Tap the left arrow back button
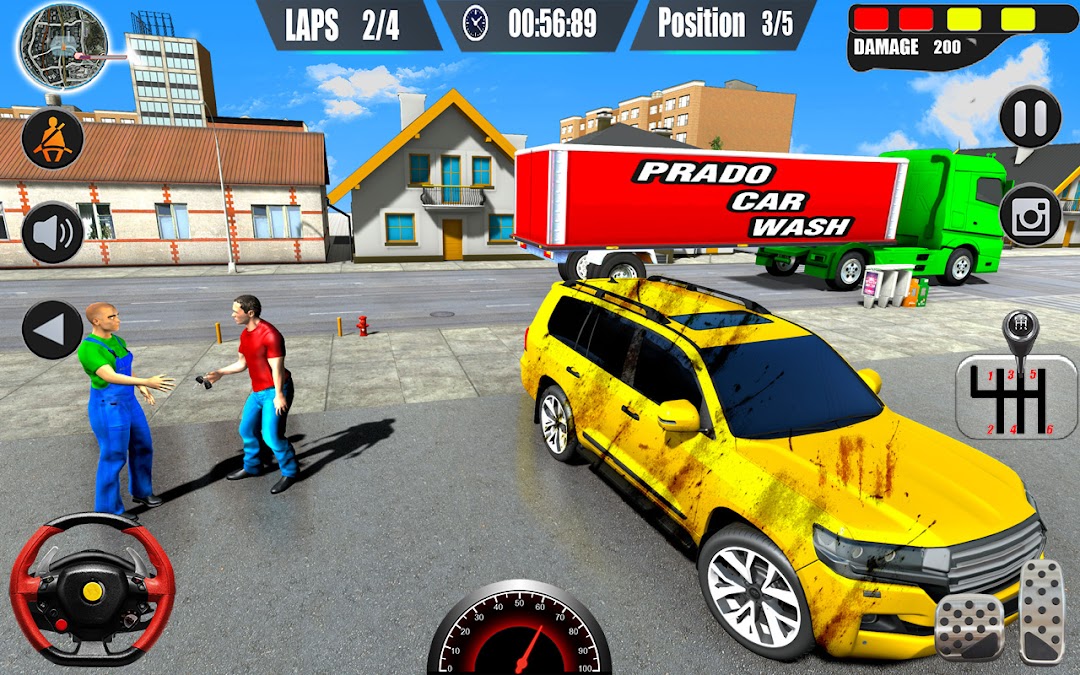 (x=52, y=329)
